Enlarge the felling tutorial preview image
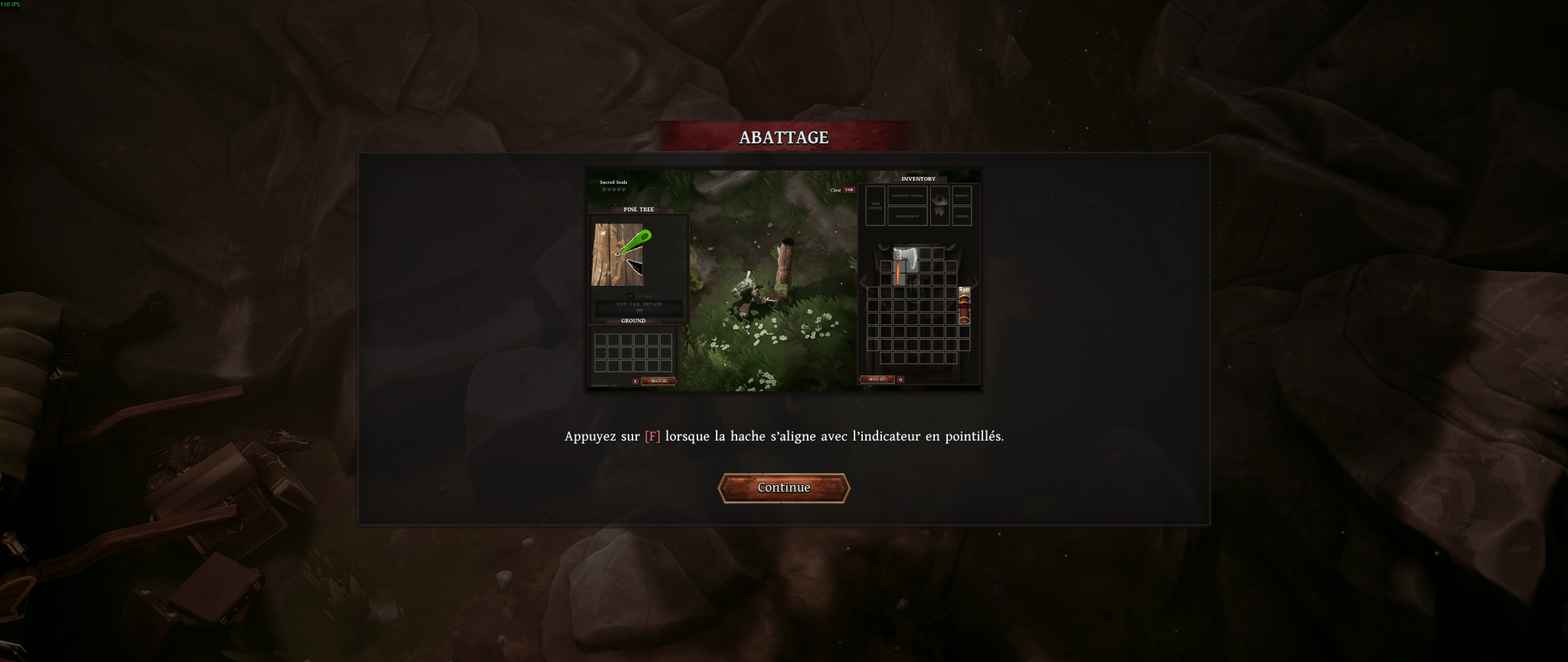Image resolution: width=1568 pixels, height=662 pixels. tap(783, 280)
